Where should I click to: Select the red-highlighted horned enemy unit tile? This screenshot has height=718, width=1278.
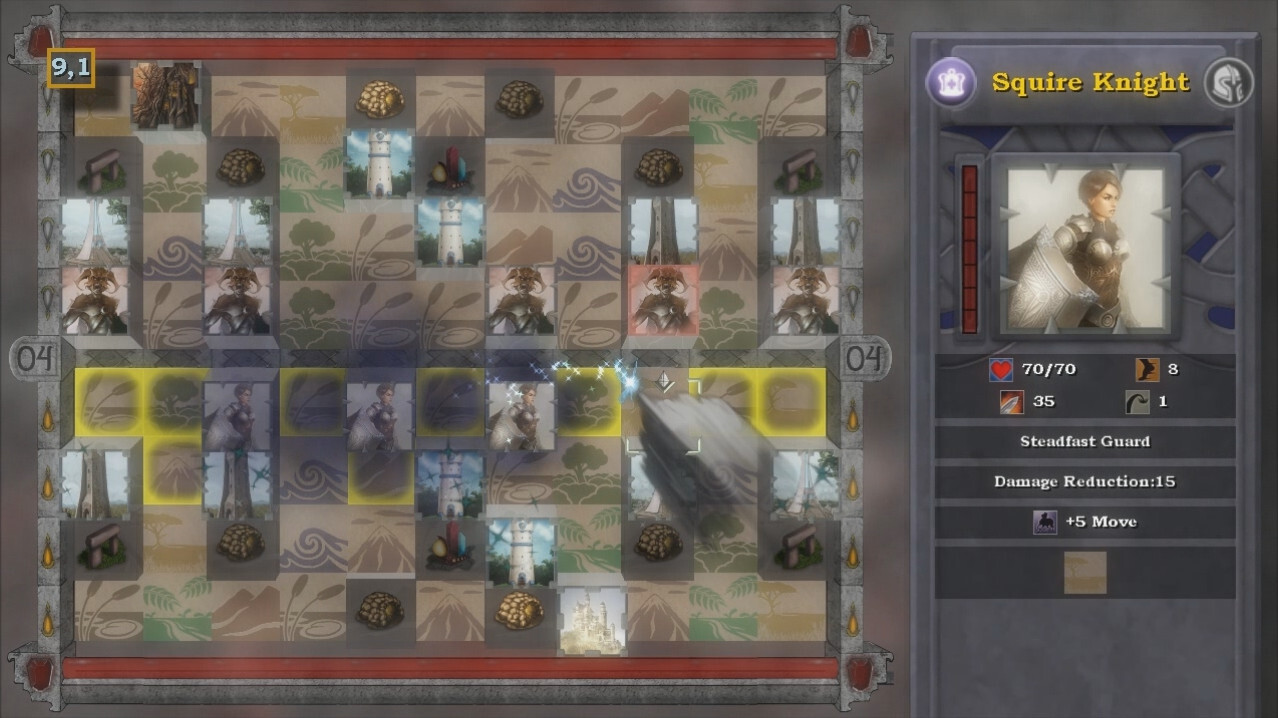pos(663,300)
